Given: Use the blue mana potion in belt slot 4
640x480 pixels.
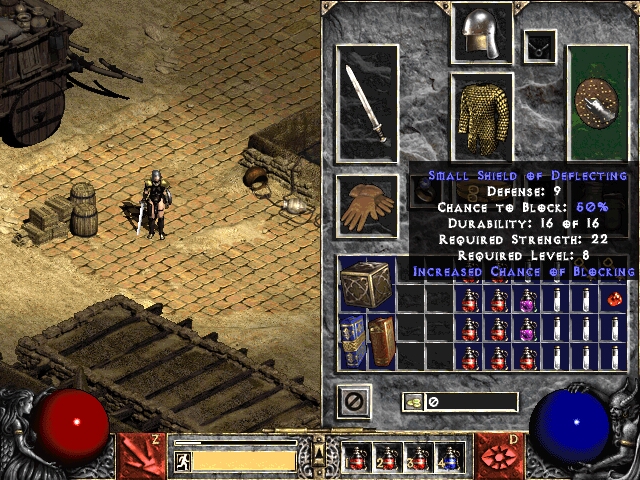Looking at the screenshot, I should pos(451,458).
